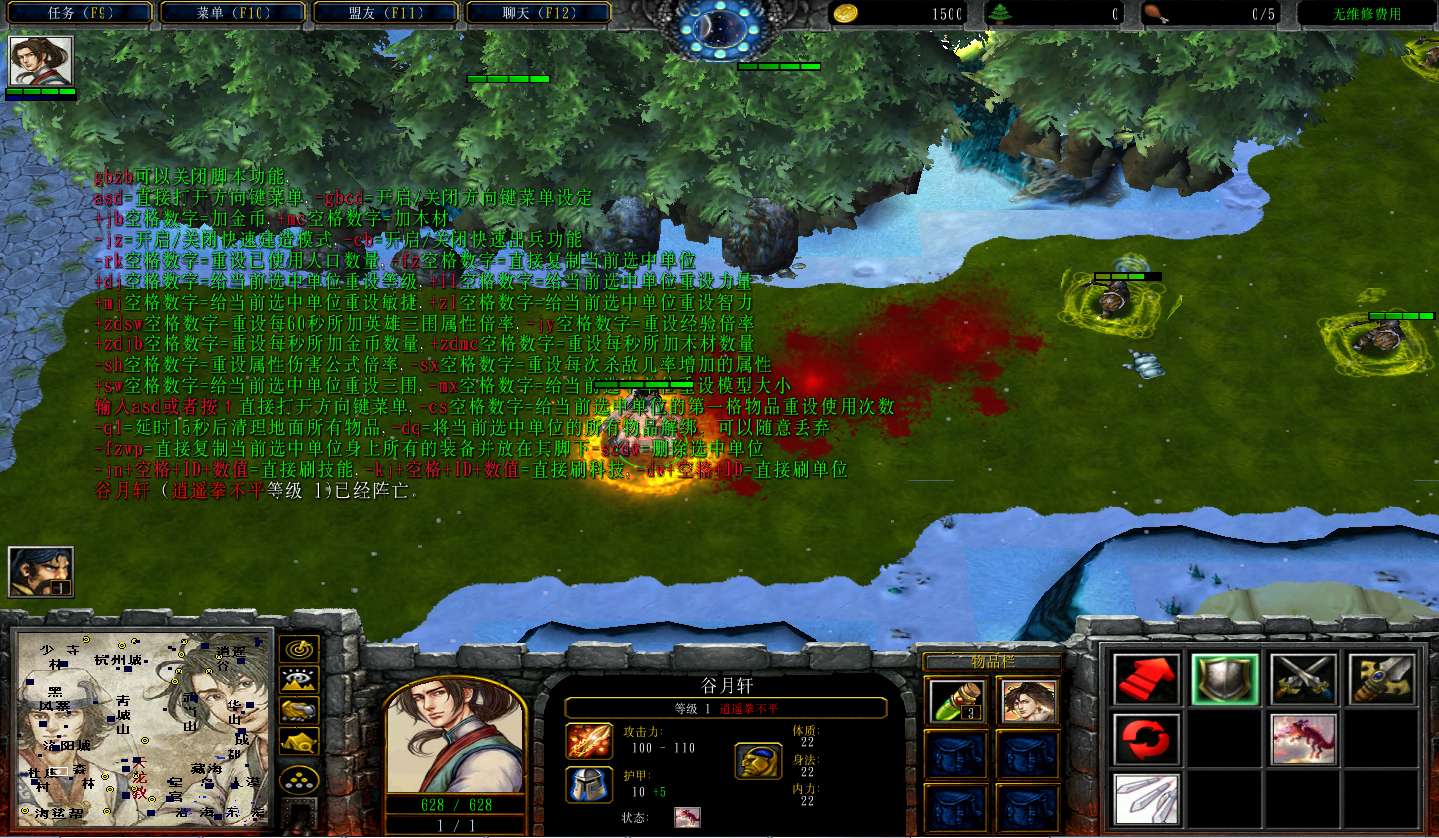The width and height of the screenshot is (1439, 838).
Task: Open the 盟友 (F11) allies panel
Action: (386, 13)
